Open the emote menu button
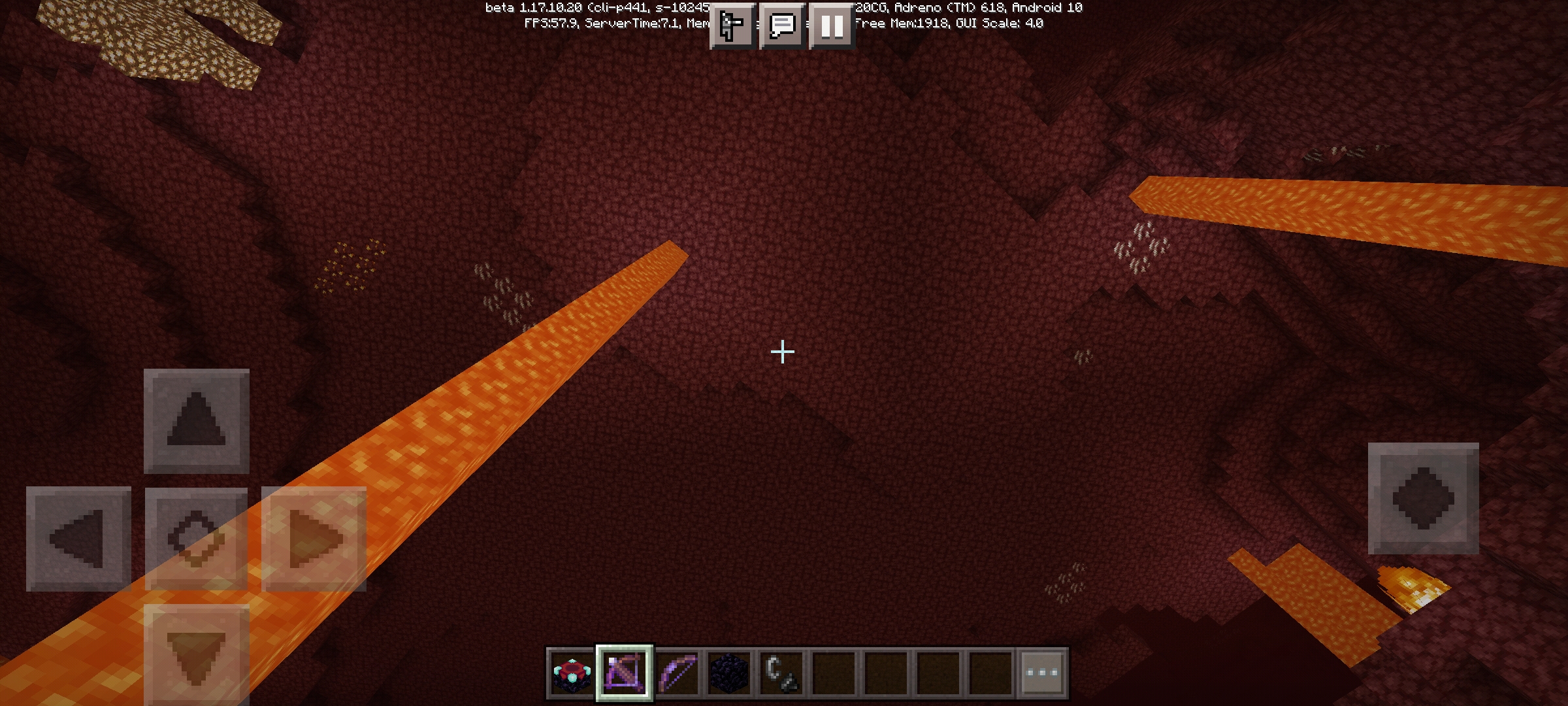 pos(732,26)
